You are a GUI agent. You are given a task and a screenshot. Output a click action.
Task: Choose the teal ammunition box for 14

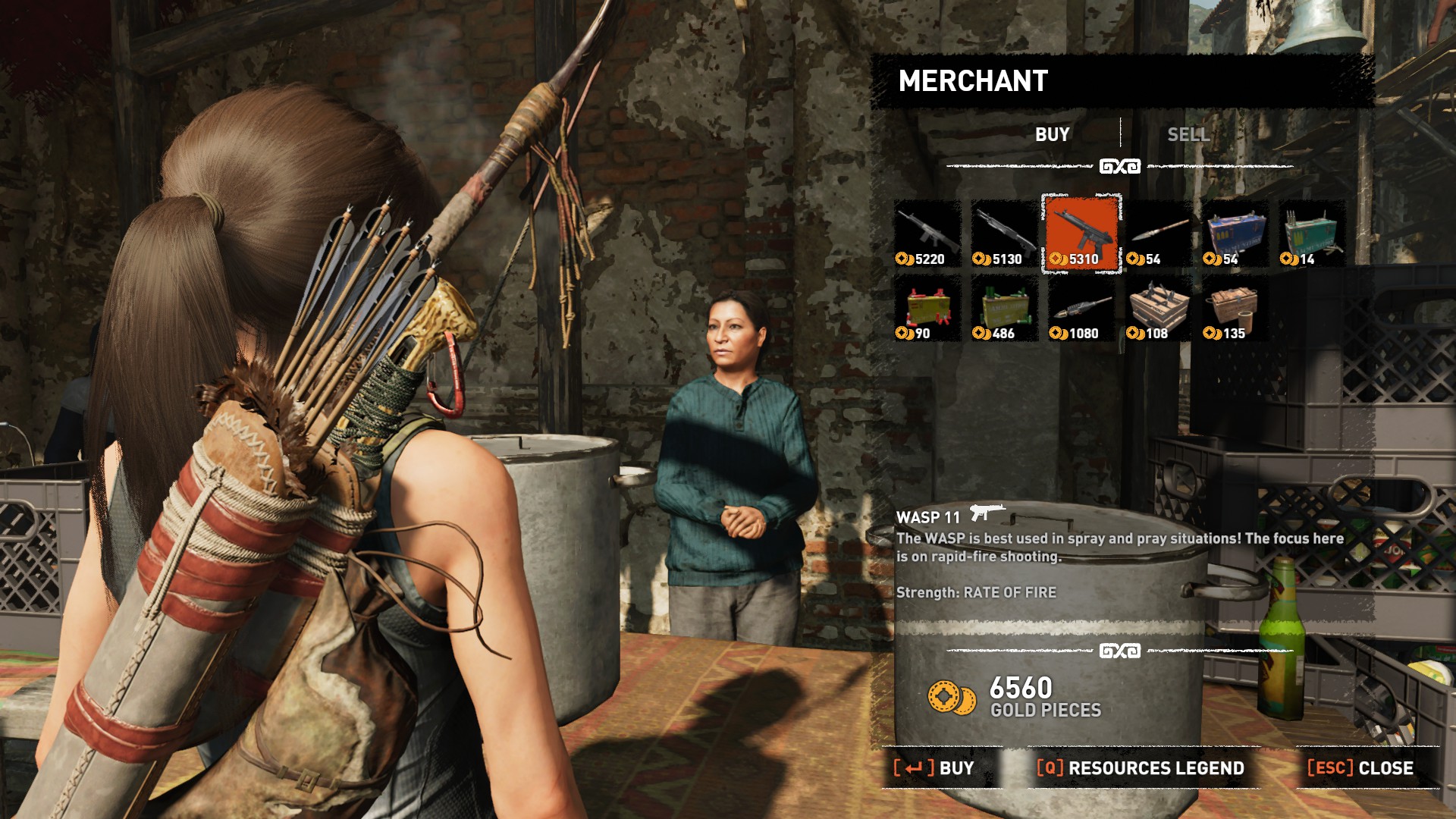click(1311, 234)
